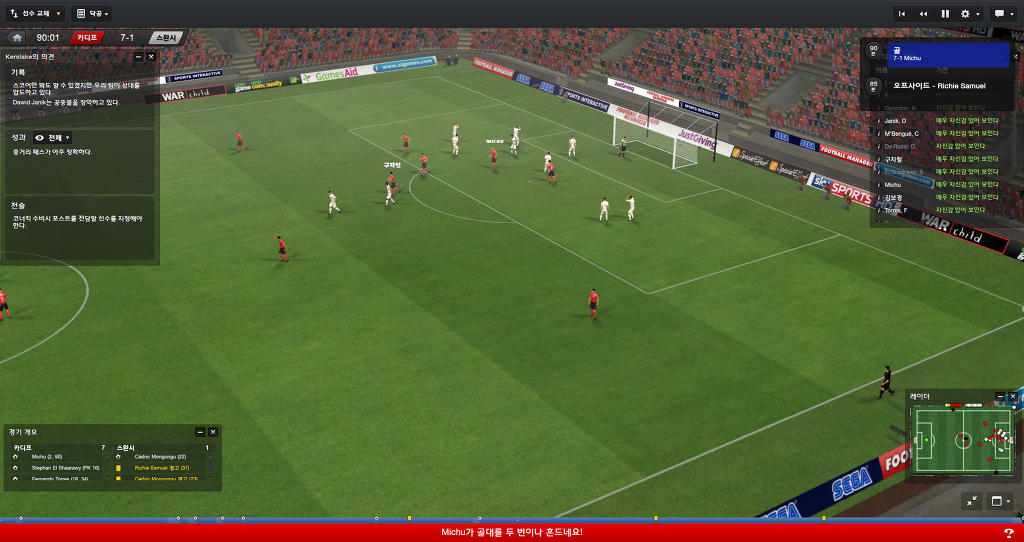Select the red 카디프 team label

click(x=88, y=38)
